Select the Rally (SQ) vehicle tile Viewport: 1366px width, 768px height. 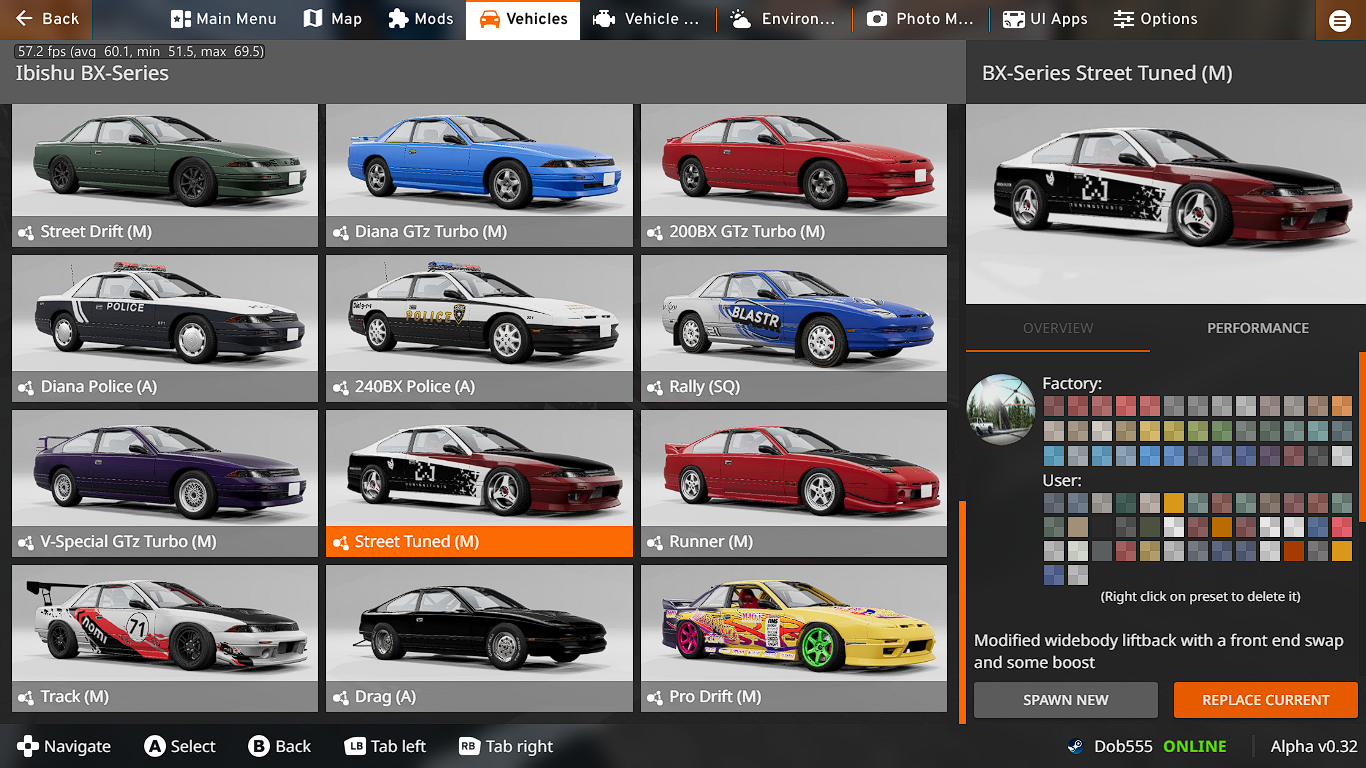[794, 328]
